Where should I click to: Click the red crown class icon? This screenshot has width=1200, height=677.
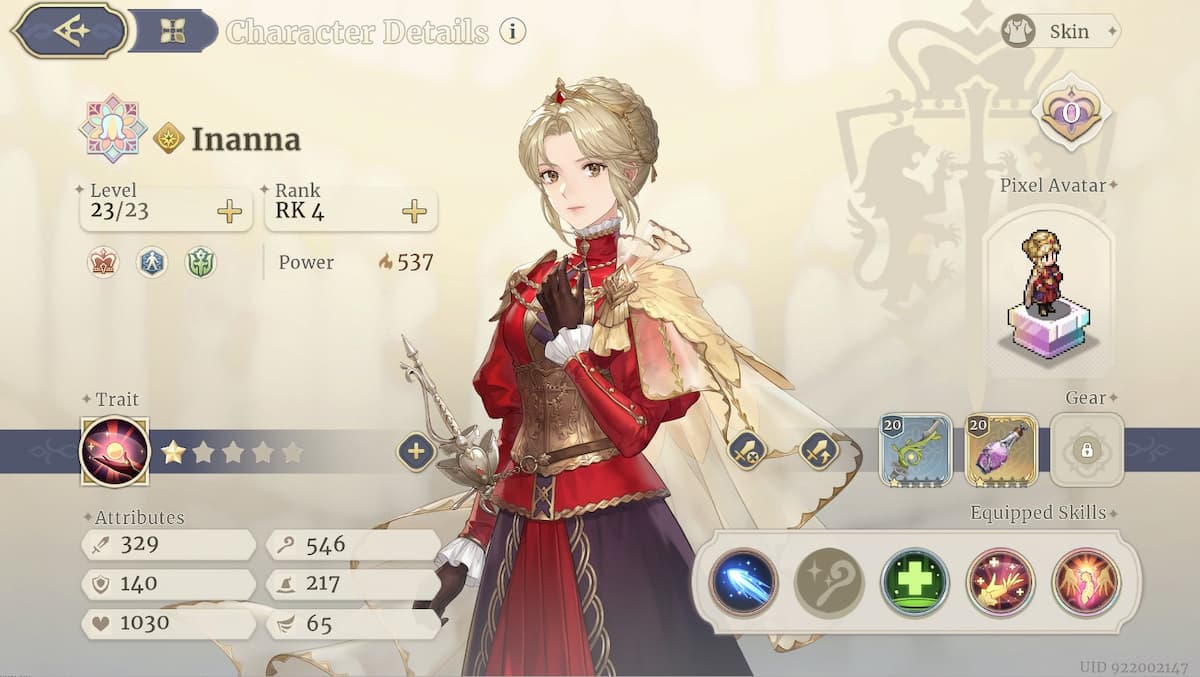click(x=103, y=262)
